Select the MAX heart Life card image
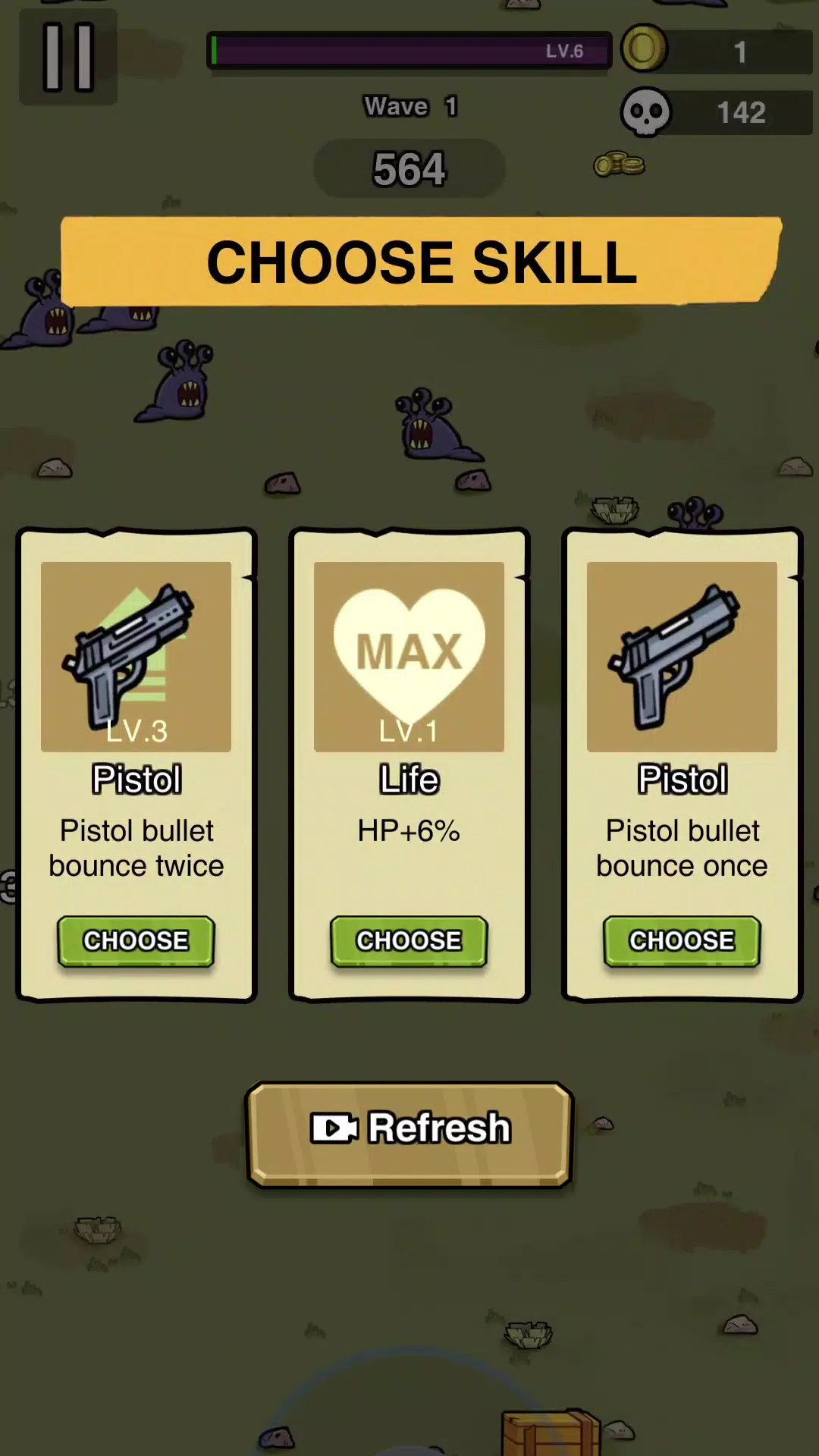 point(409,657)
